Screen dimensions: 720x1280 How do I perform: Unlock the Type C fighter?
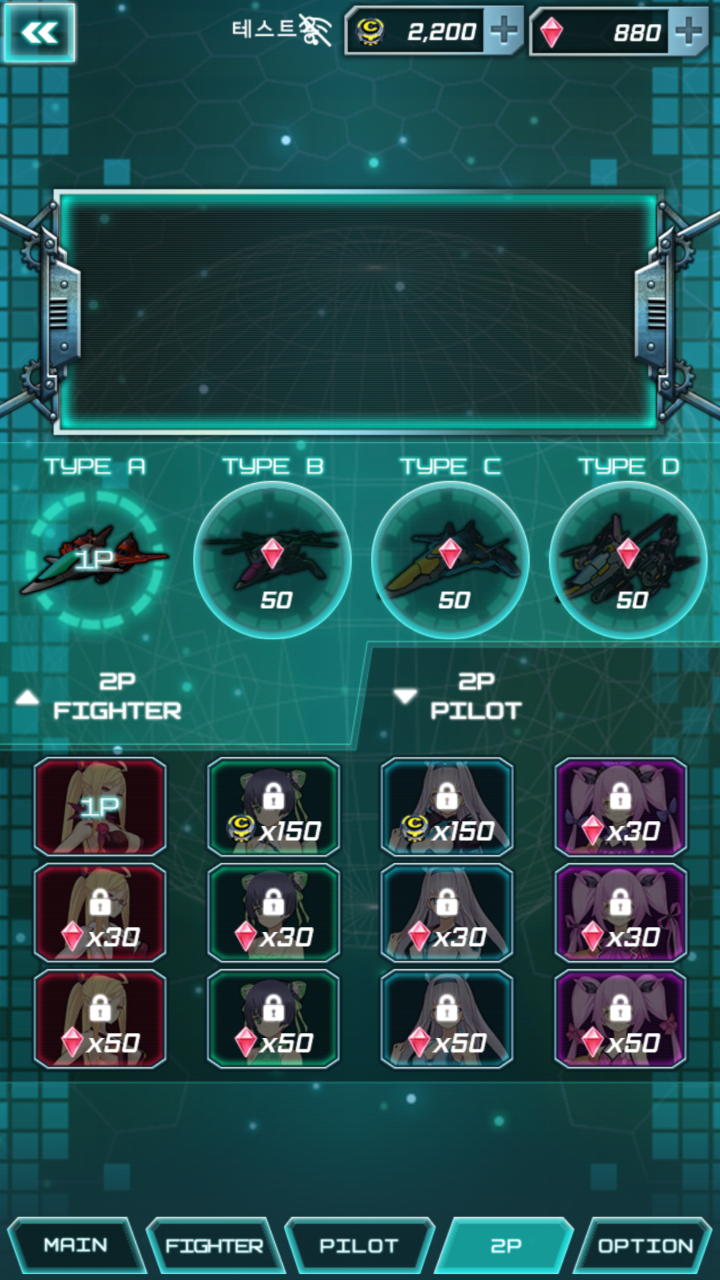450,560
